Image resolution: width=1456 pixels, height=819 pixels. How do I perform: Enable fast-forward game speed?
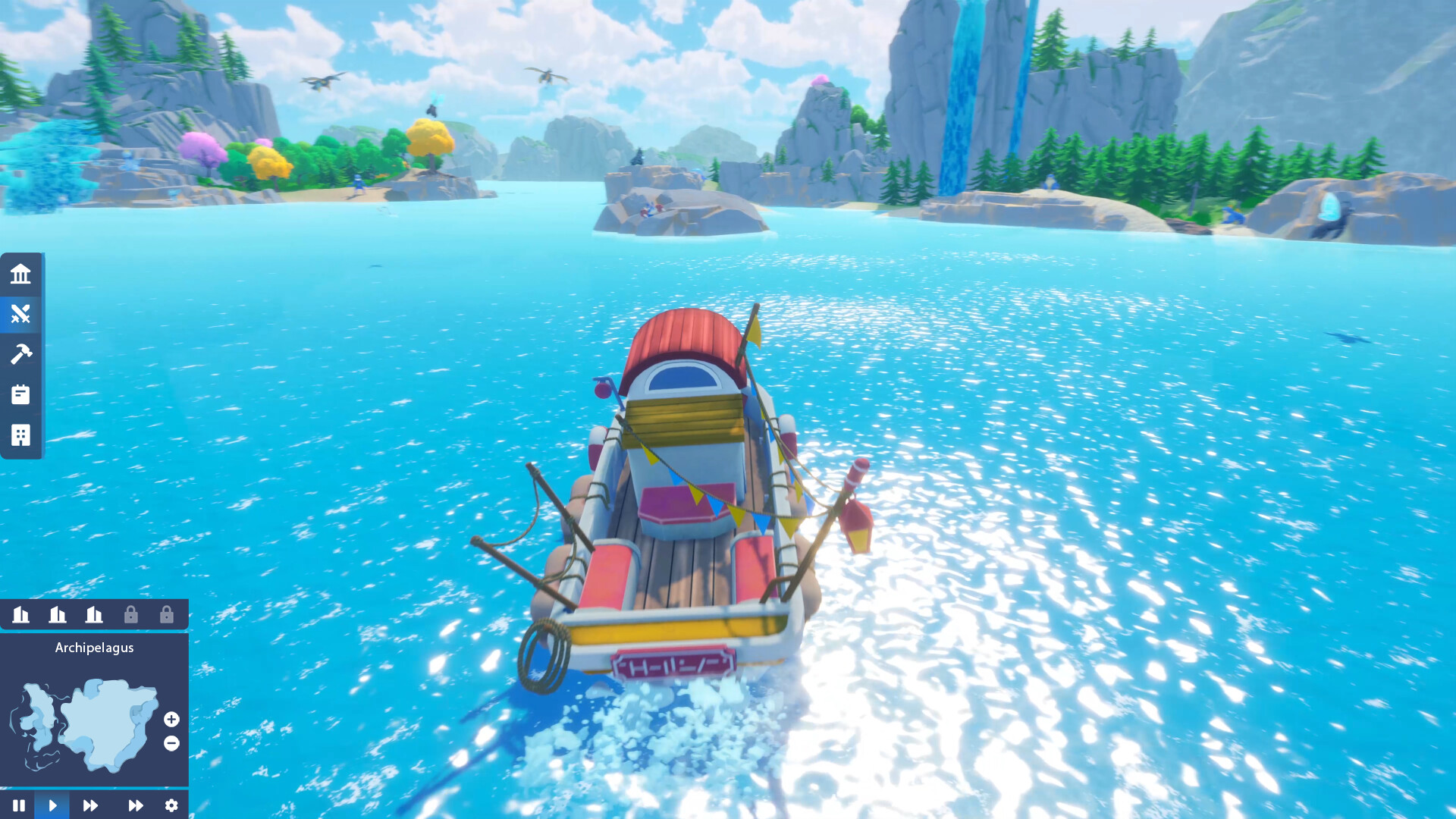pyautogui.click(x=91, y=805)
